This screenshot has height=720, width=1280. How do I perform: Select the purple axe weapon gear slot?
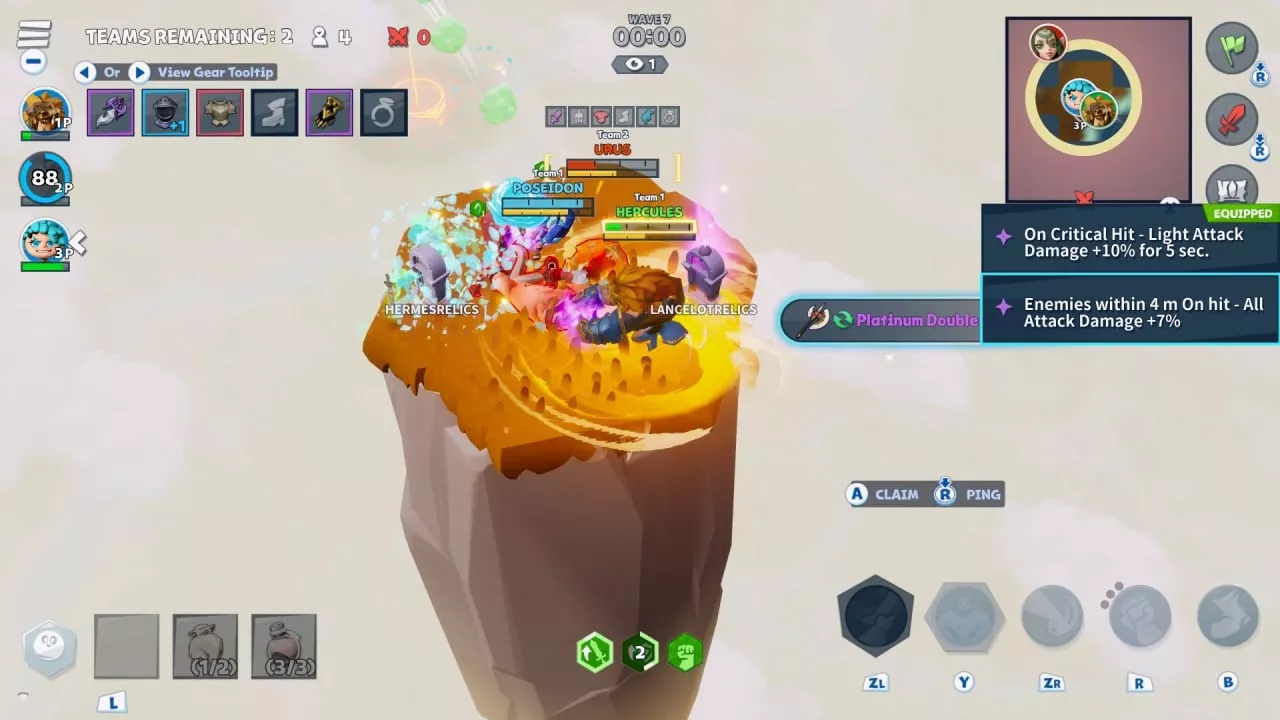110,112
